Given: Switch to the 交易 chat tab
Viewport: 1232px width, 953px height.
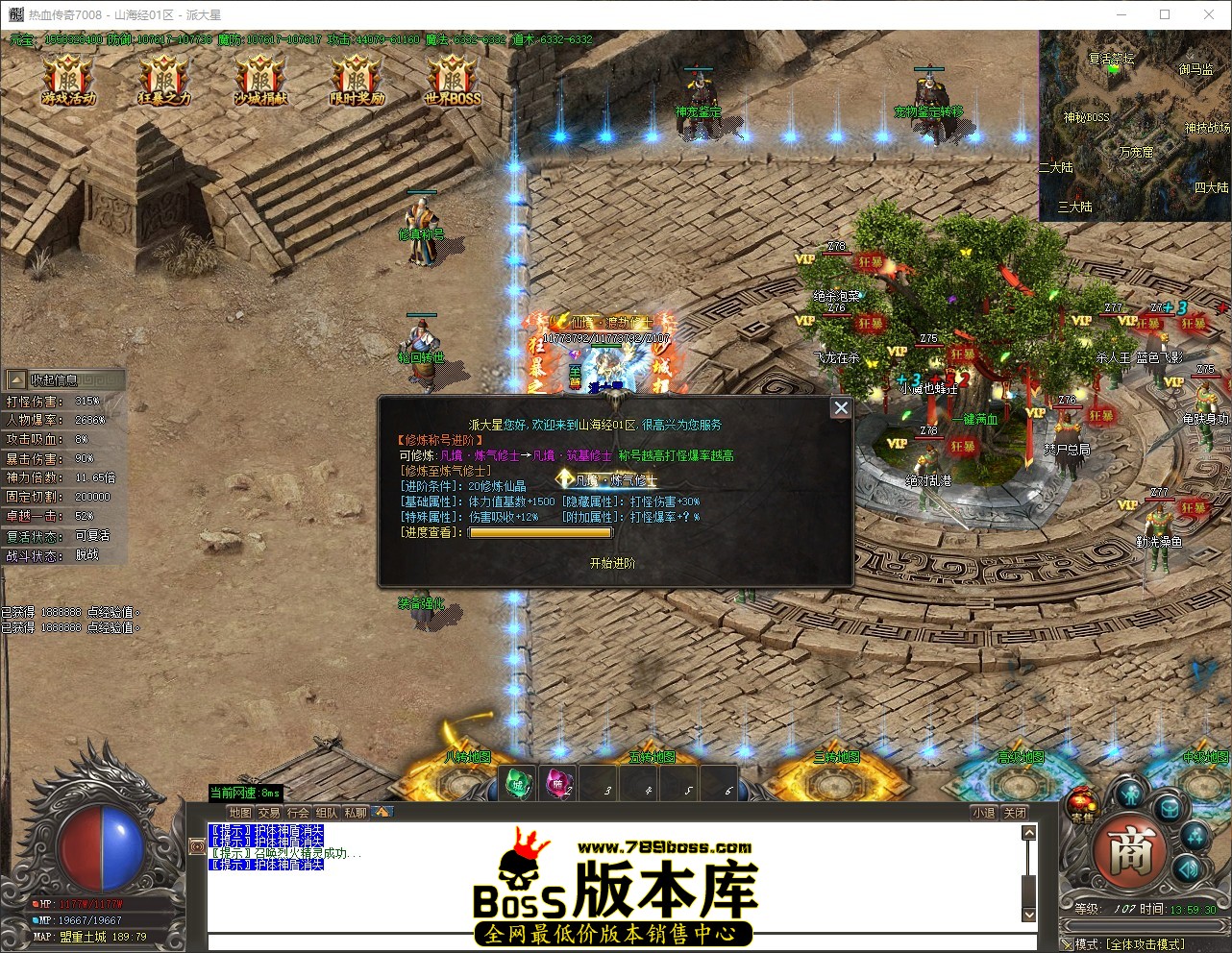Looking at the screenshot, I should (x=269, y=812).
